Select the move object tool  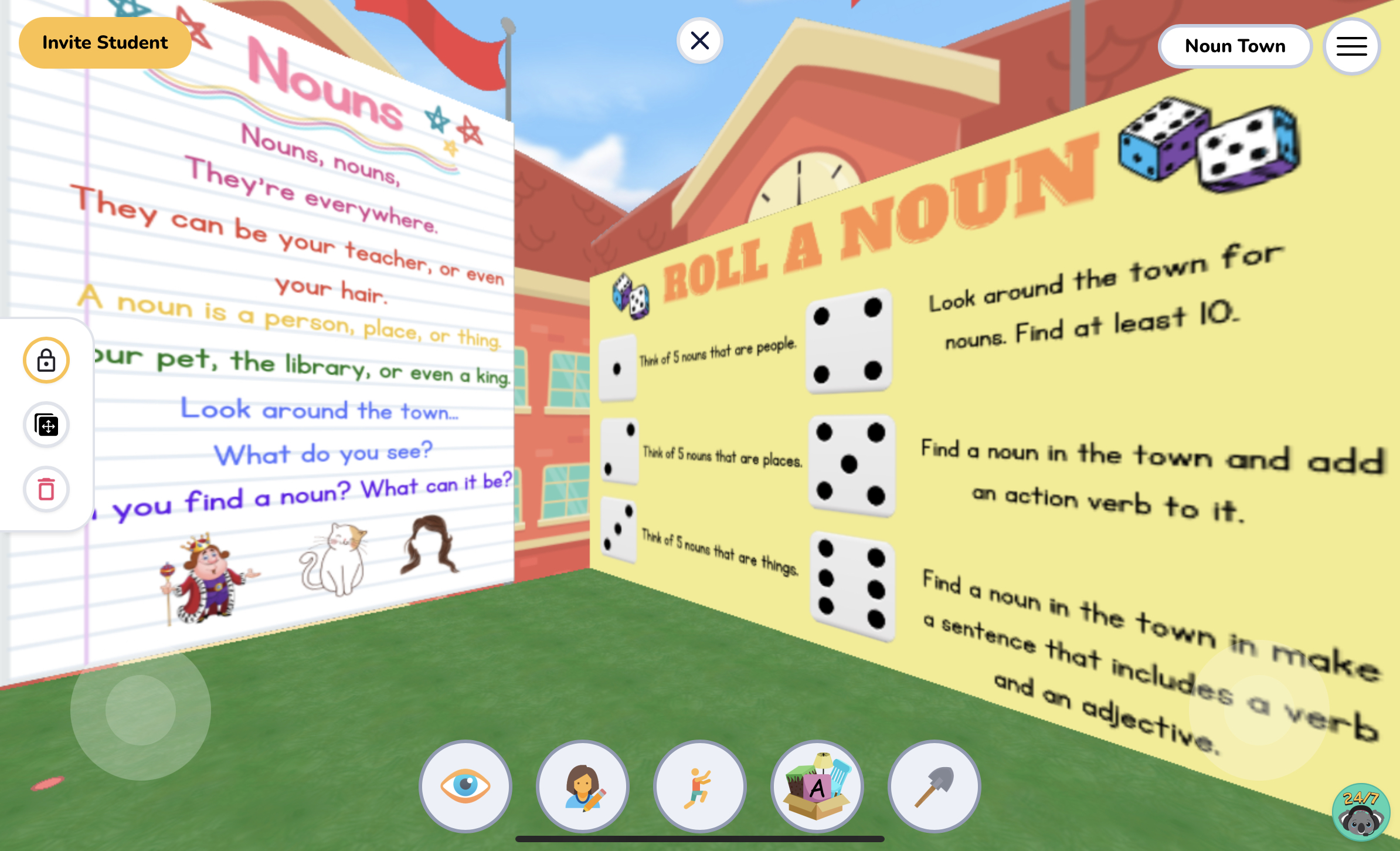(x=46, y=425)
